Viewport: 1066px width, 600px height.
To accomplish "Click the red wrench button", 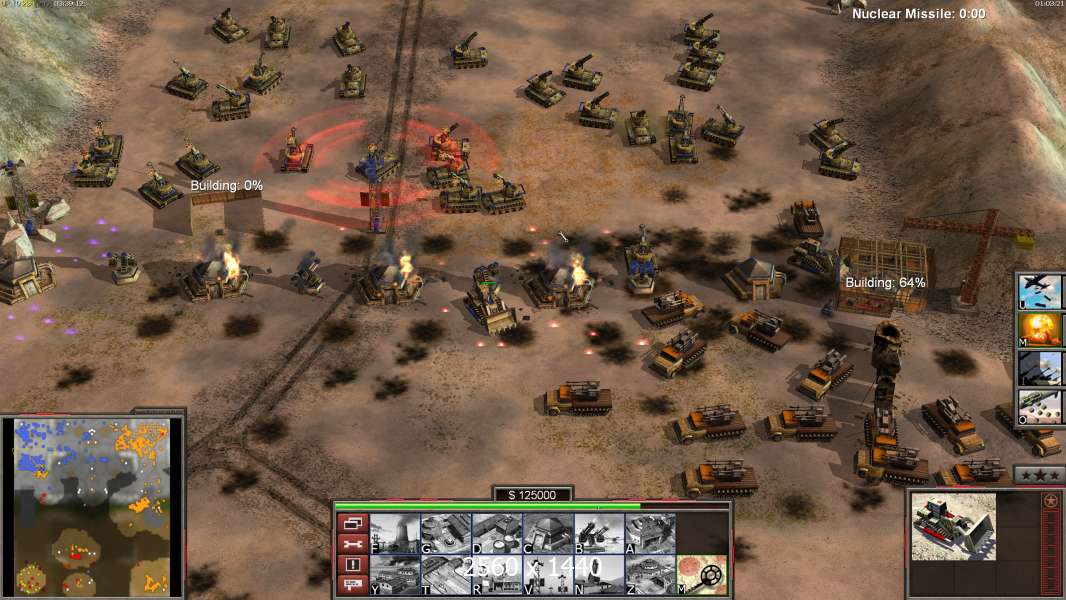I will 352,543.
